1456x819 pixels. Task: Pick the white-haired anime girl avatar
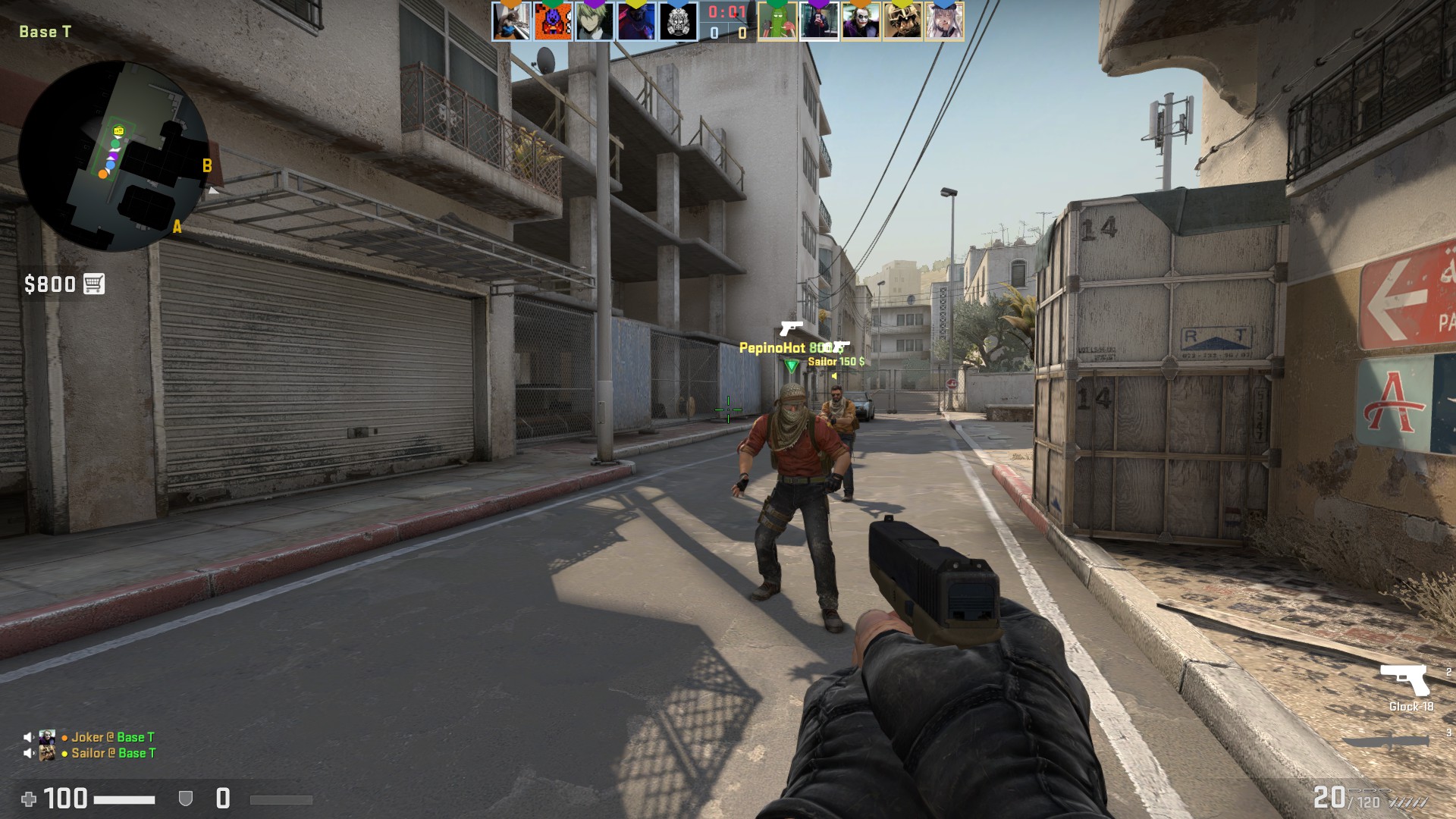[x=944, y=21]
